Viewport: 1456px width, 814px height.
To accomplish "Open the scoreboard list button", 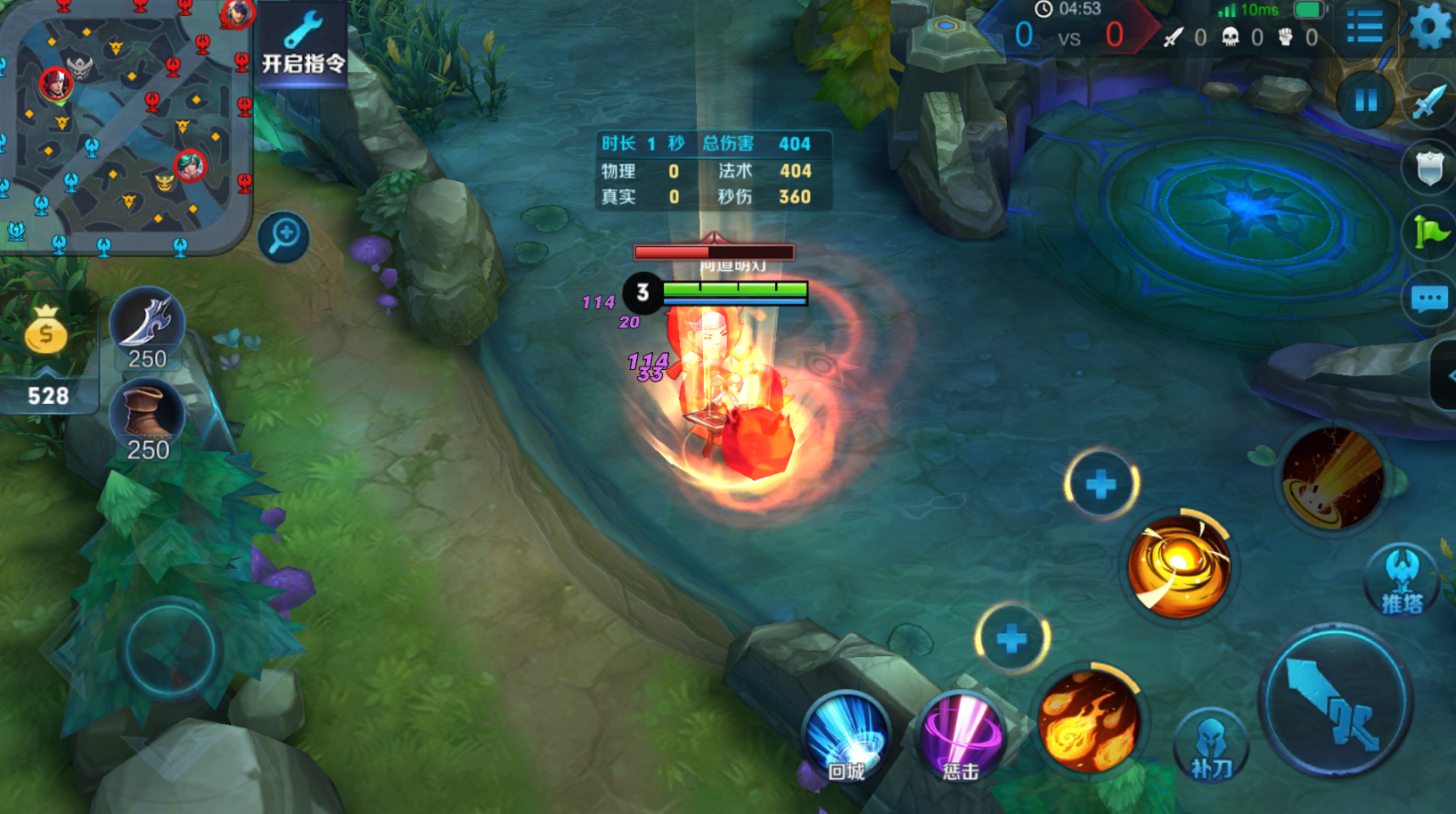I will (x=1364, y=27).
